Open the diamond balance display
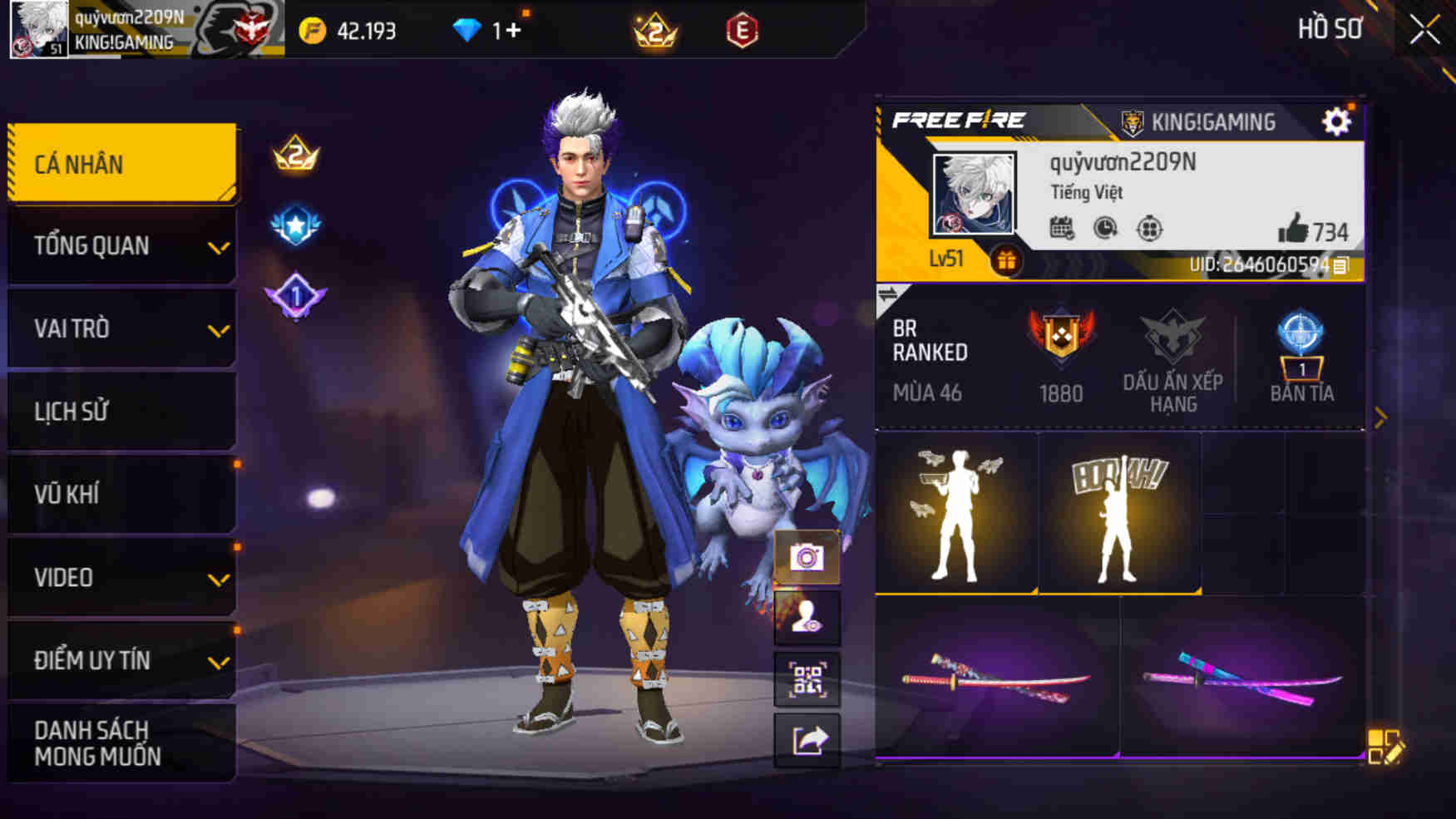The width and height of the screenshot is (1456, 819). point(479,27)
